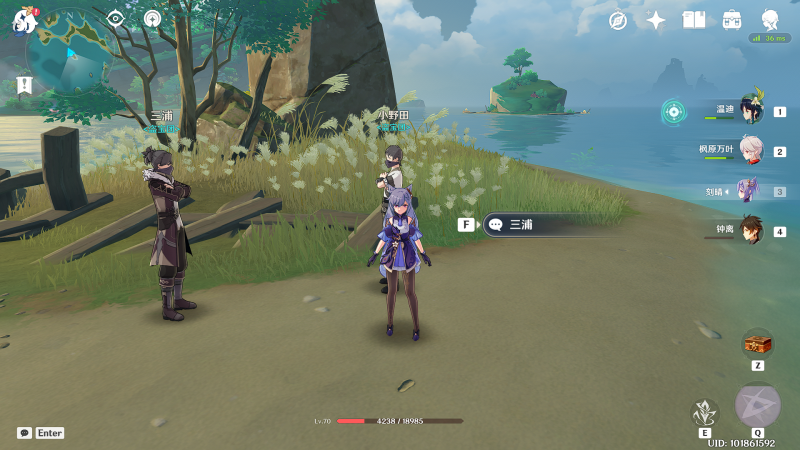Viewport: 800px width, 450px height.
Task: Use the treasure chest gadget icon
Action: pyautogui.click(x=758, y=344)
